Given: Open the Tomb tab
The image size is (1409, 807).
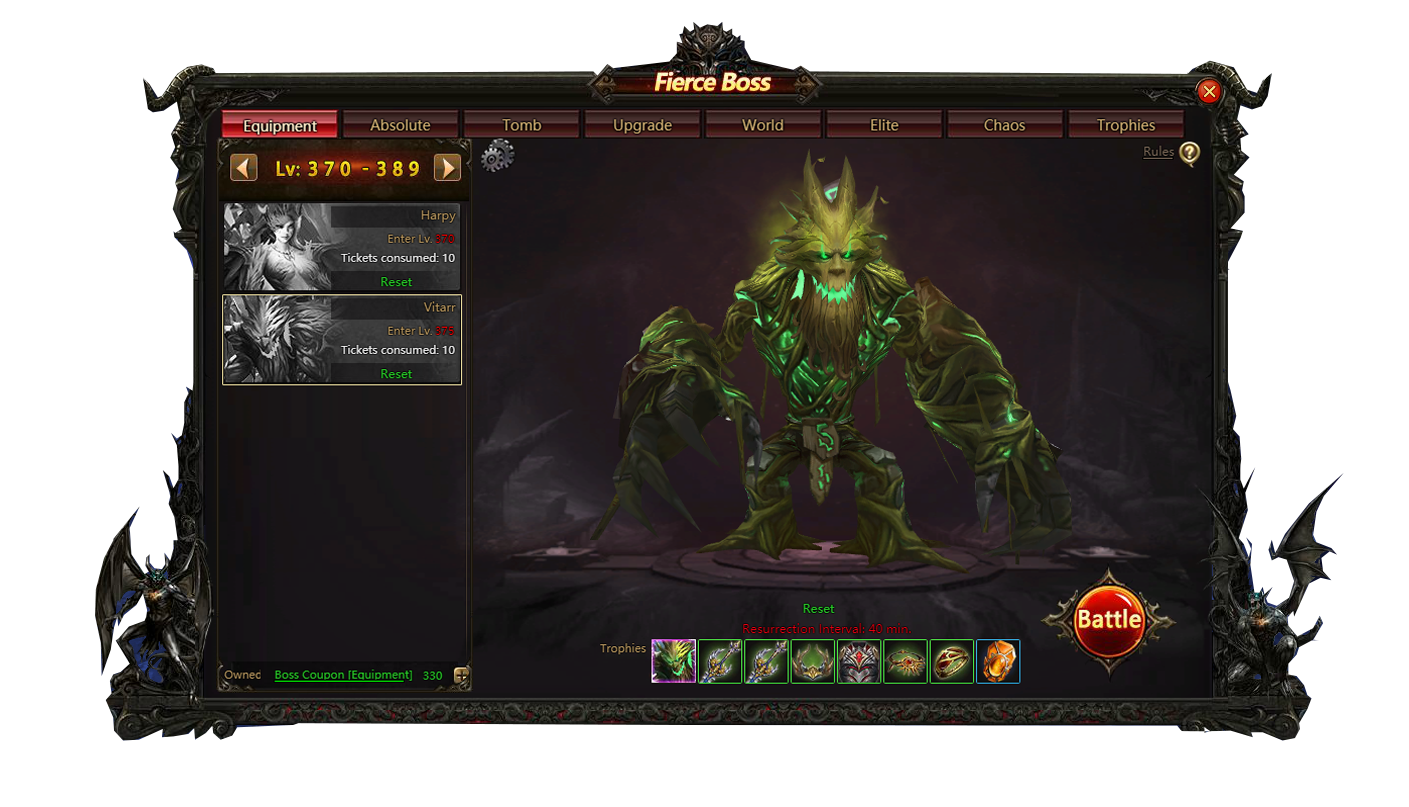Looking at the screenshot, I should [x=521, y=125].
